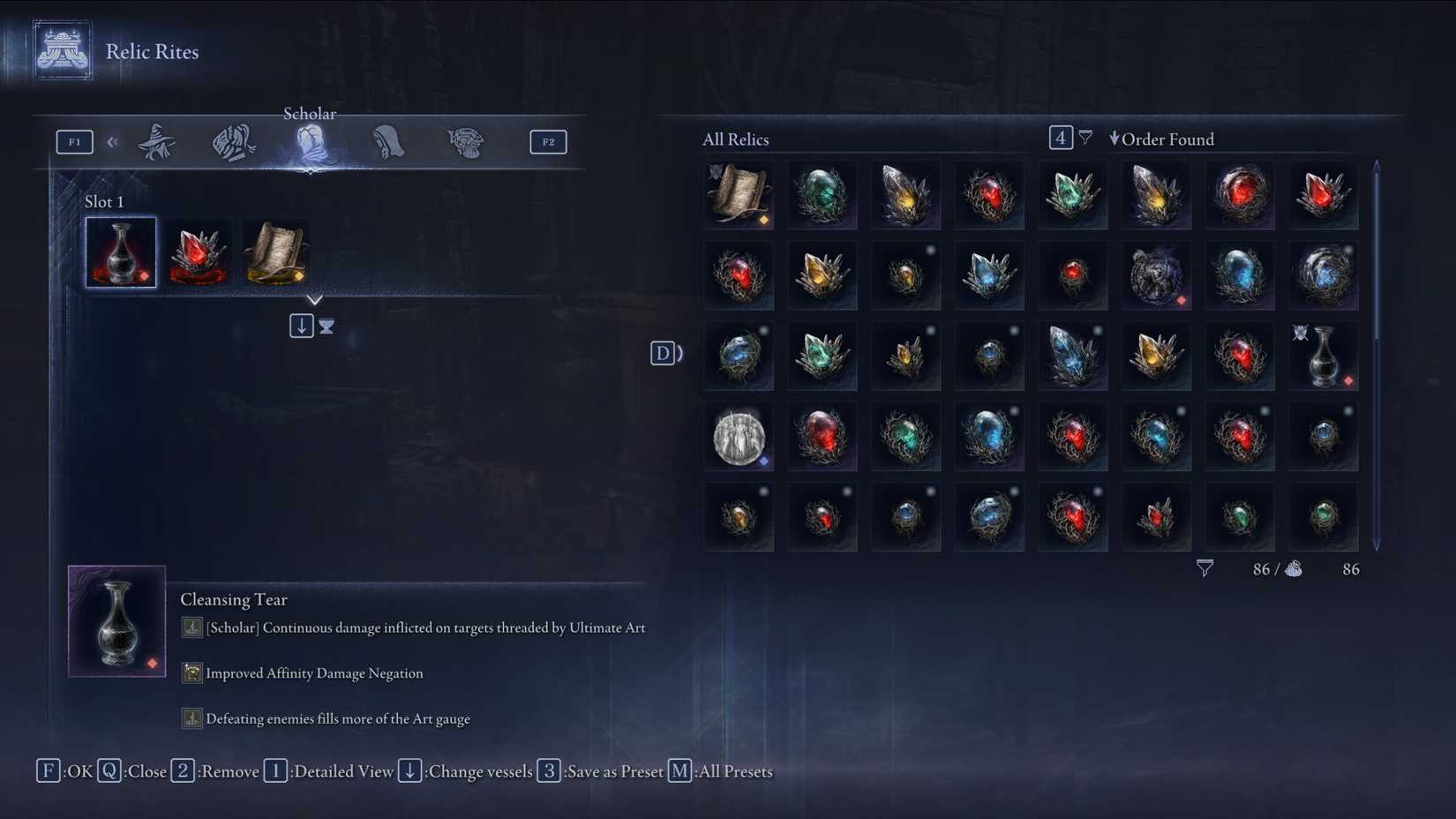Select the knight helmet character class icon
The image size is (1456, 819).
232,142
